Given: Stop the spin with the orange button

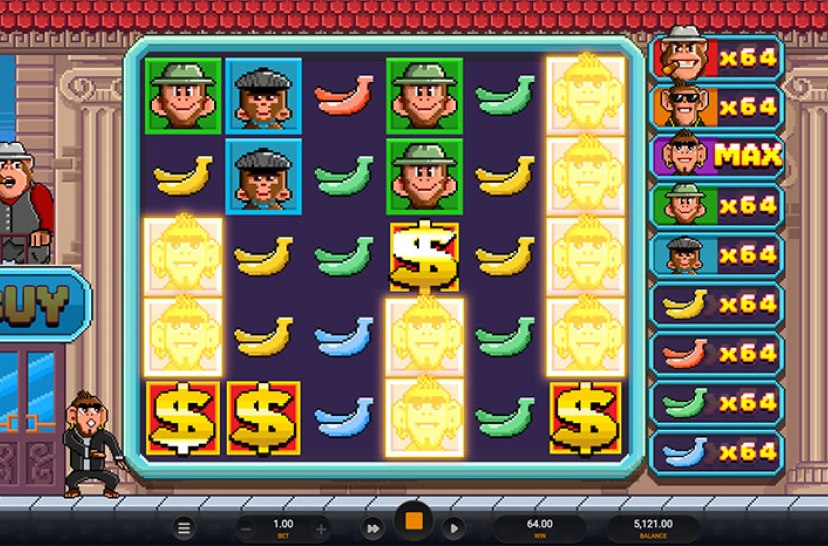Looking at the screenshot, I should [413, 522].
